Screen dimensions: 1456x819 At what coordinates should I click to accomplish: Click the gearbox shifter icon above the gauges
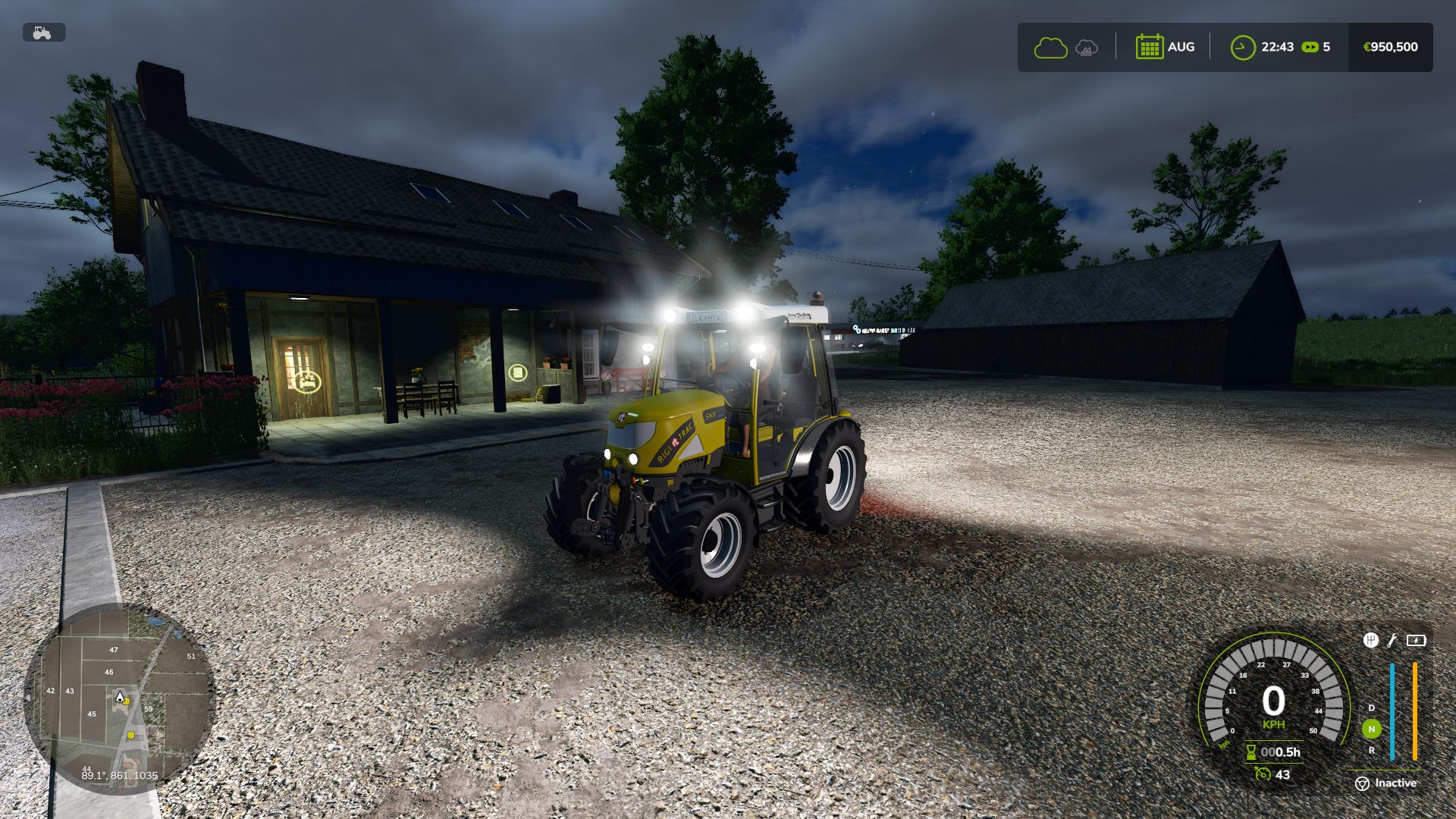[x=1370, y=640]
